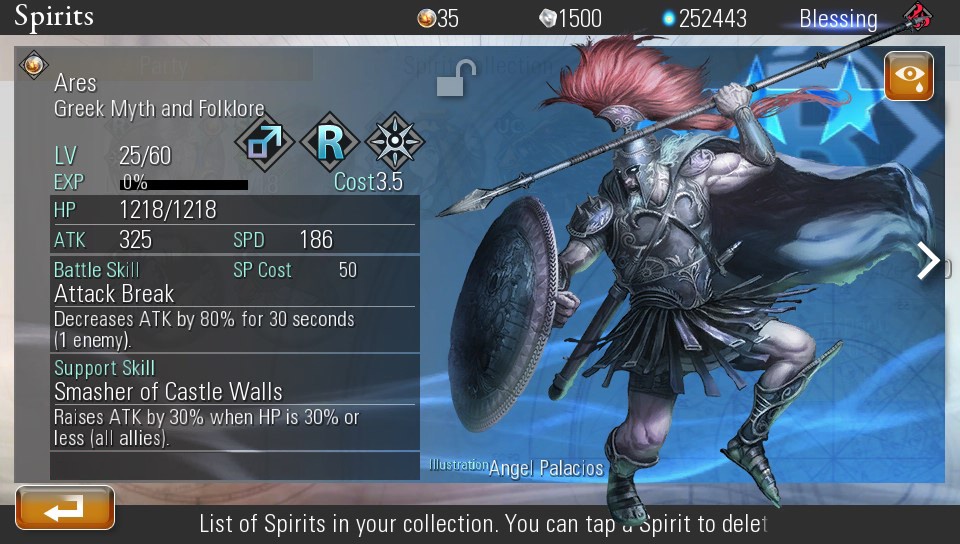The width and height of the screenshot is (960, 544).
Task: Go back using the orange return arrow
Action: [x=65, y=508]
